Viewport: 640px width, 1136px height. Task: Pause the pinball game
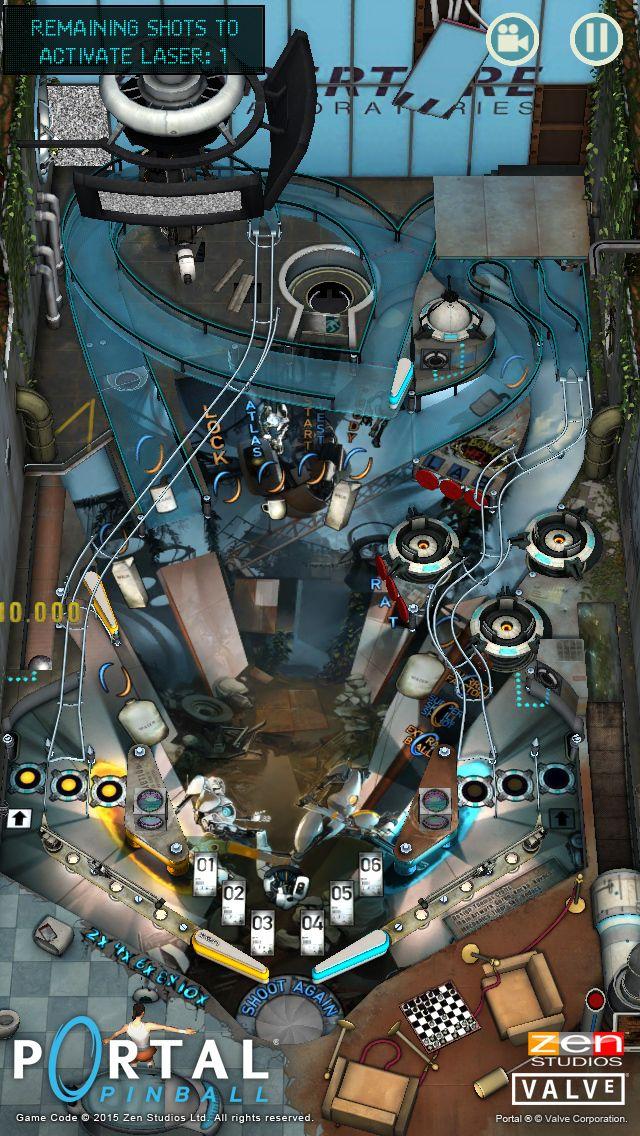point(596,39)
